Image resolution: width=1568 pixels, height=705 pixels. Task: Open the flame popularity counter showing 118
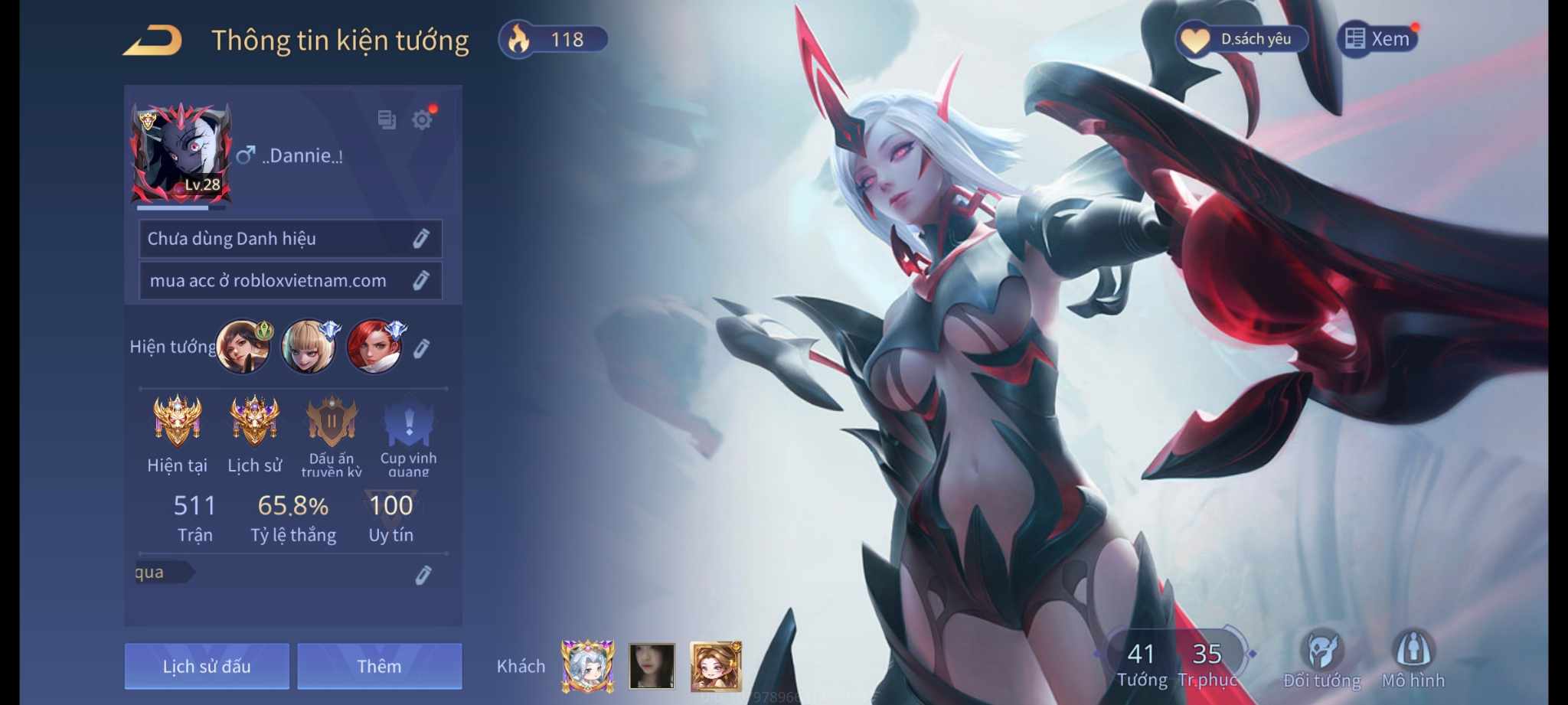554,39
